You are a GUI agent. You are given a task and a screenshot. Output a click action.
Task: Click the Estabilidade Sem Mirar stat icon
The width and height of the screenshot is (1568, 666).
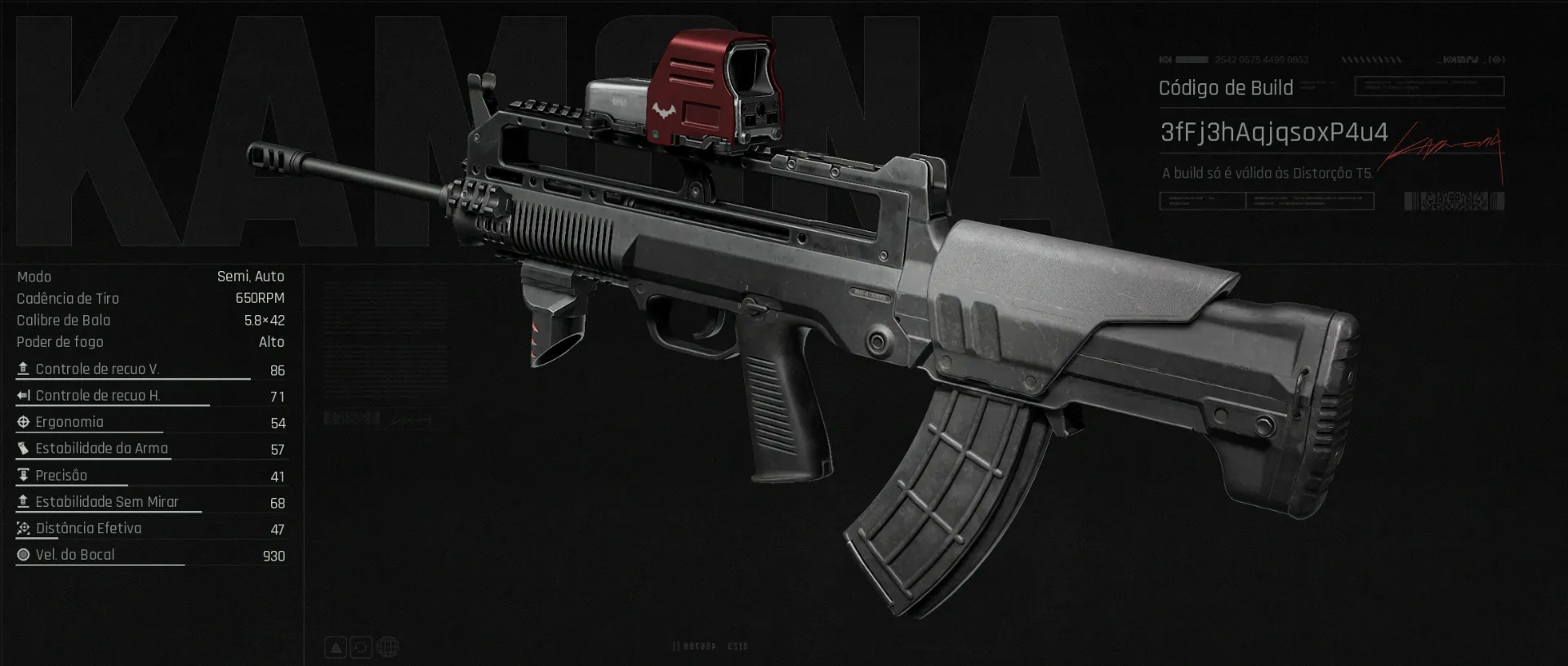click(22, 501)
